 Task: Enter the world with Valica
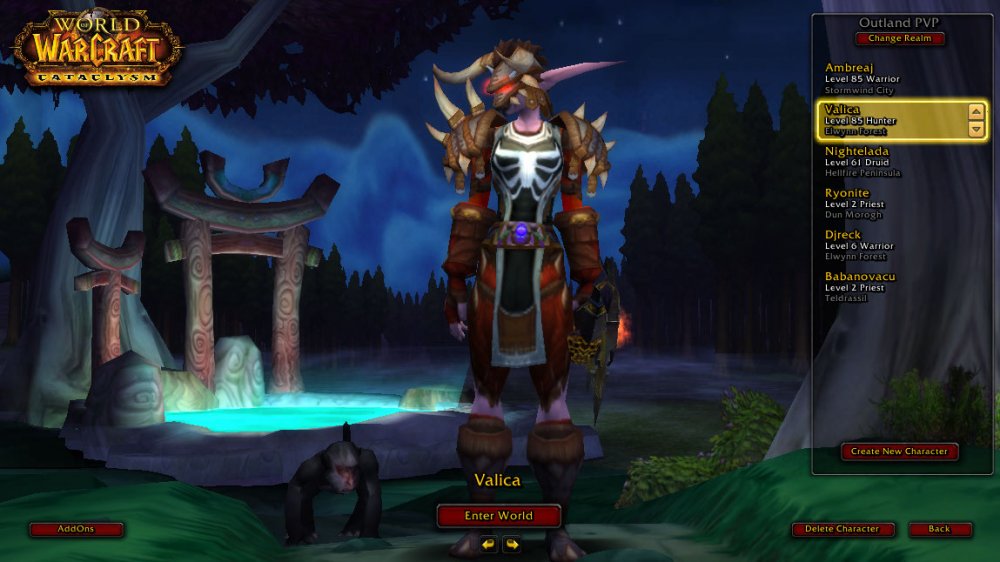[499, 516]
